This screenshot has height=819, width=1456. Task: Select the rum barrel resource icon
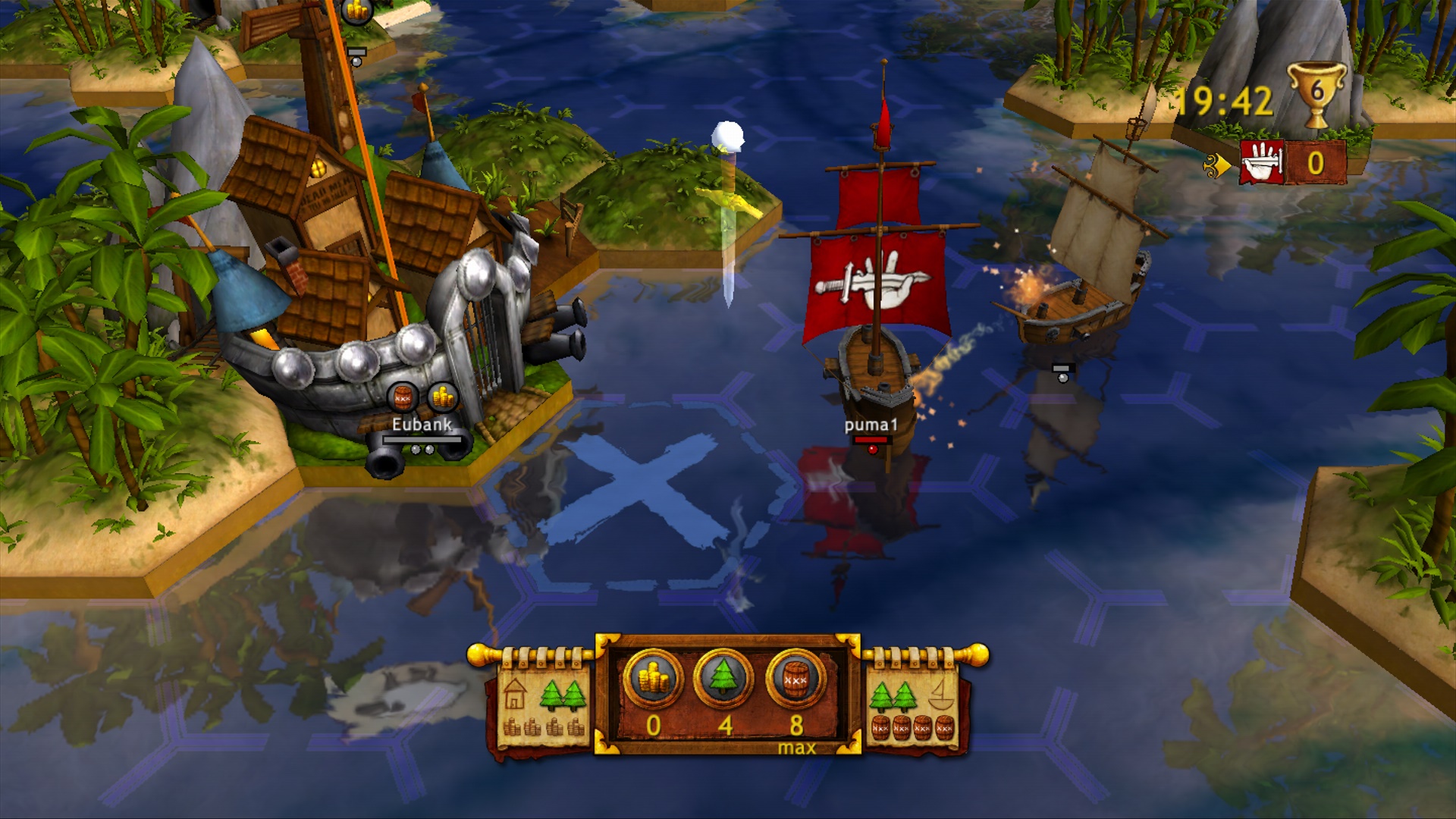click(795, 677)
